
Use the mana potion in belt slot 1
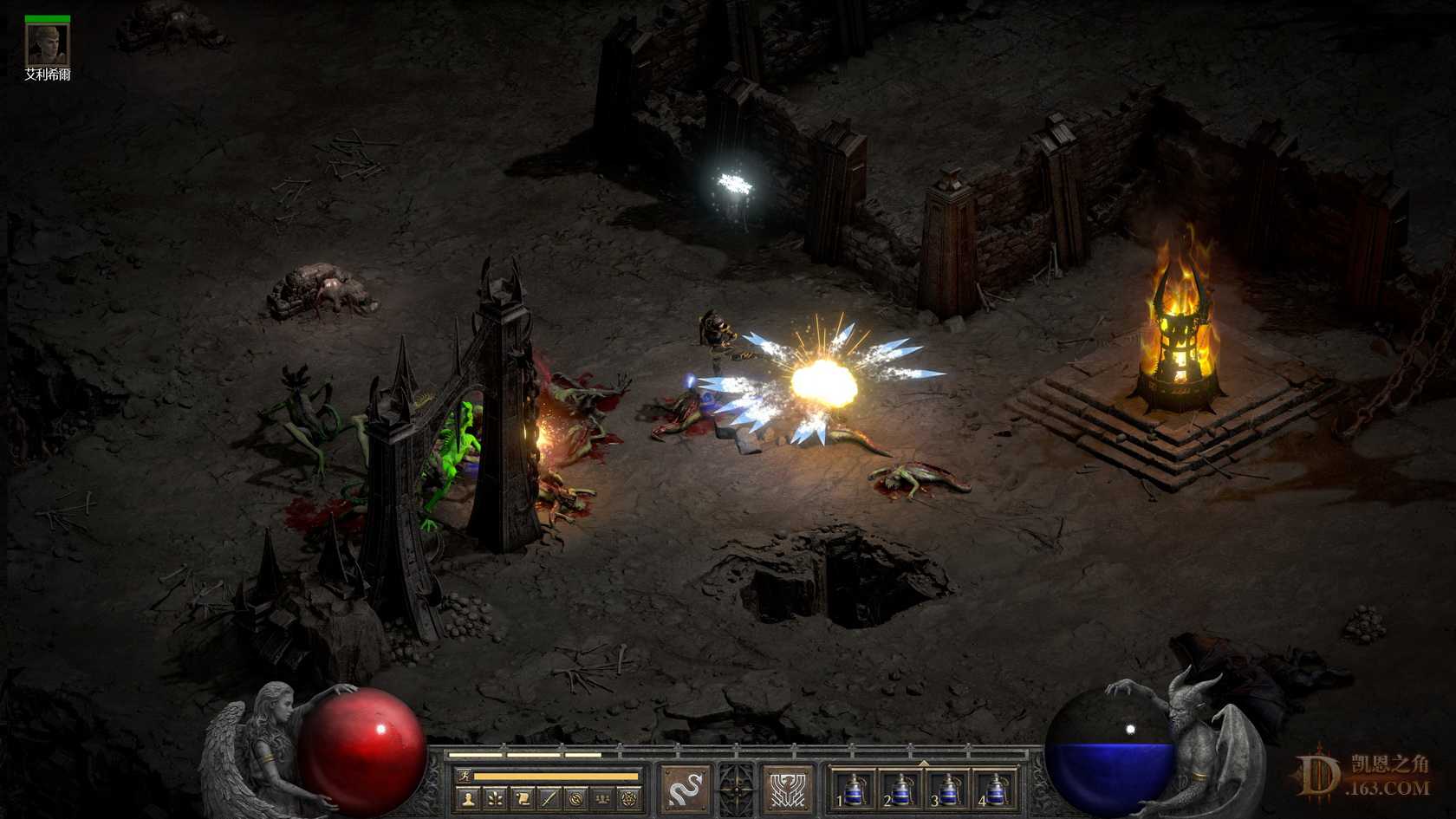pos(854,790)
